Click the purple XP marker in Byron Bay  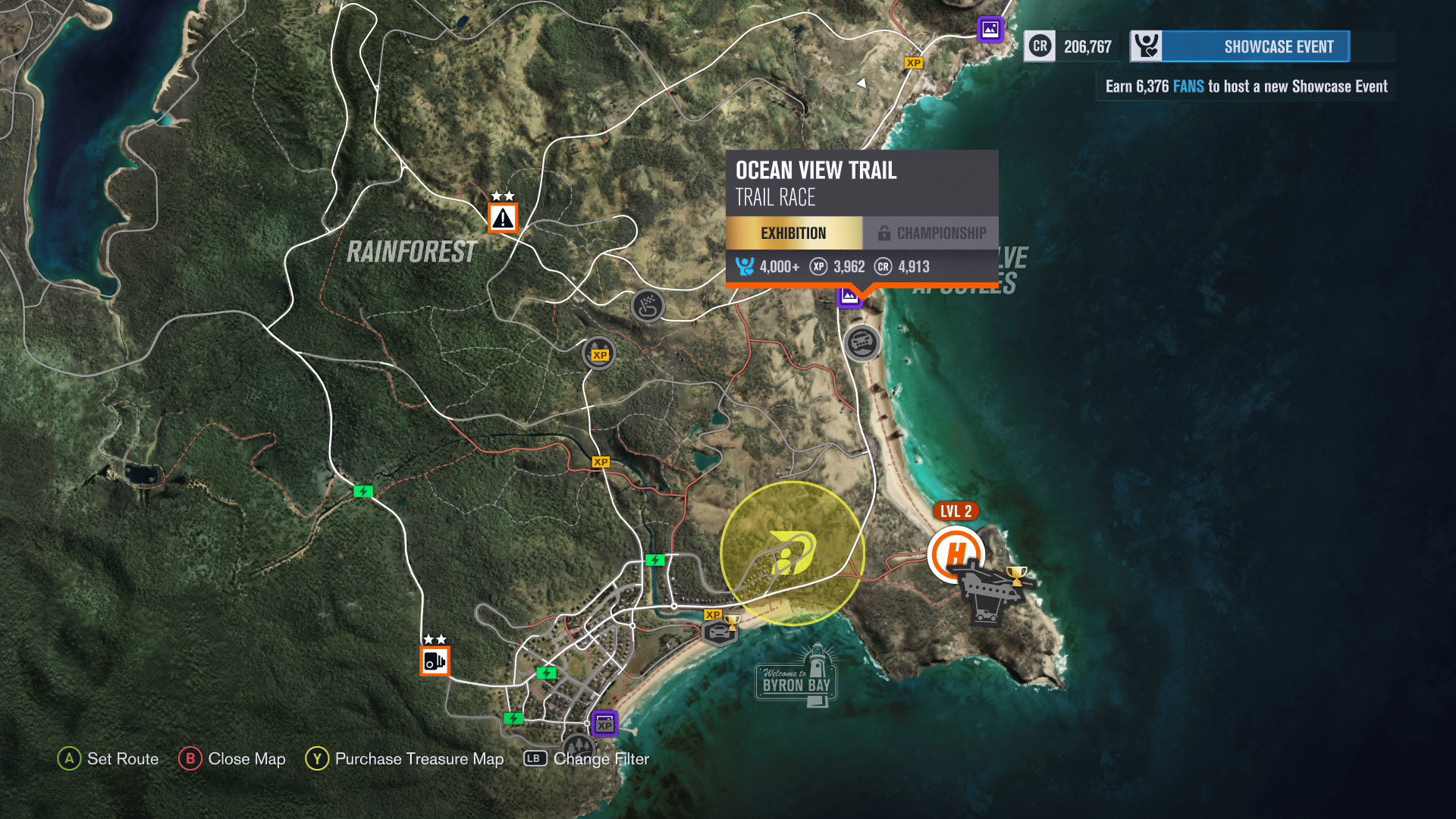click(604, 723)
